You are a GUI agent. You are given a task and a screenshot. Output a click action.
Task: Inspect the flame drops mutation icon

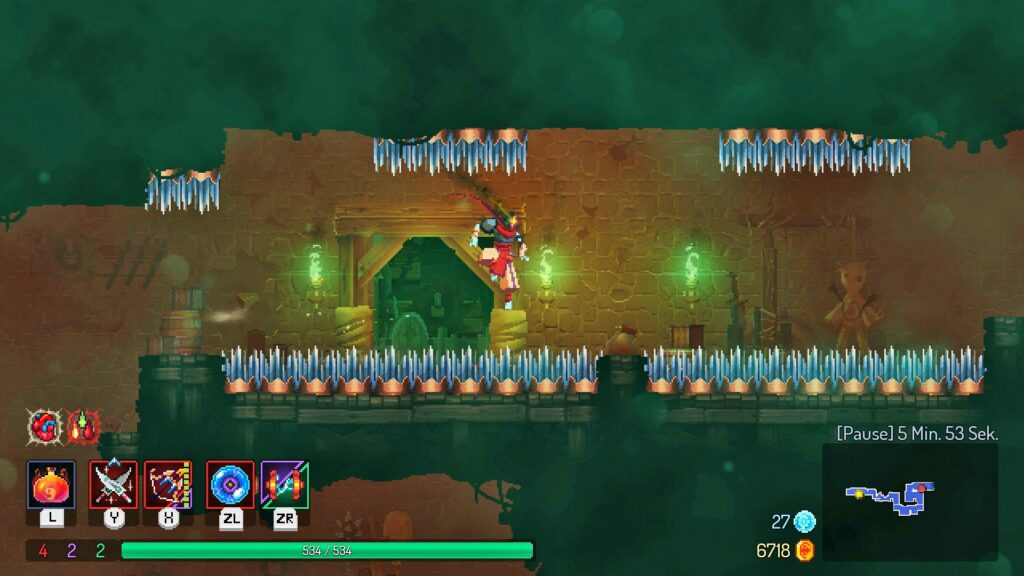pos(83,427)
